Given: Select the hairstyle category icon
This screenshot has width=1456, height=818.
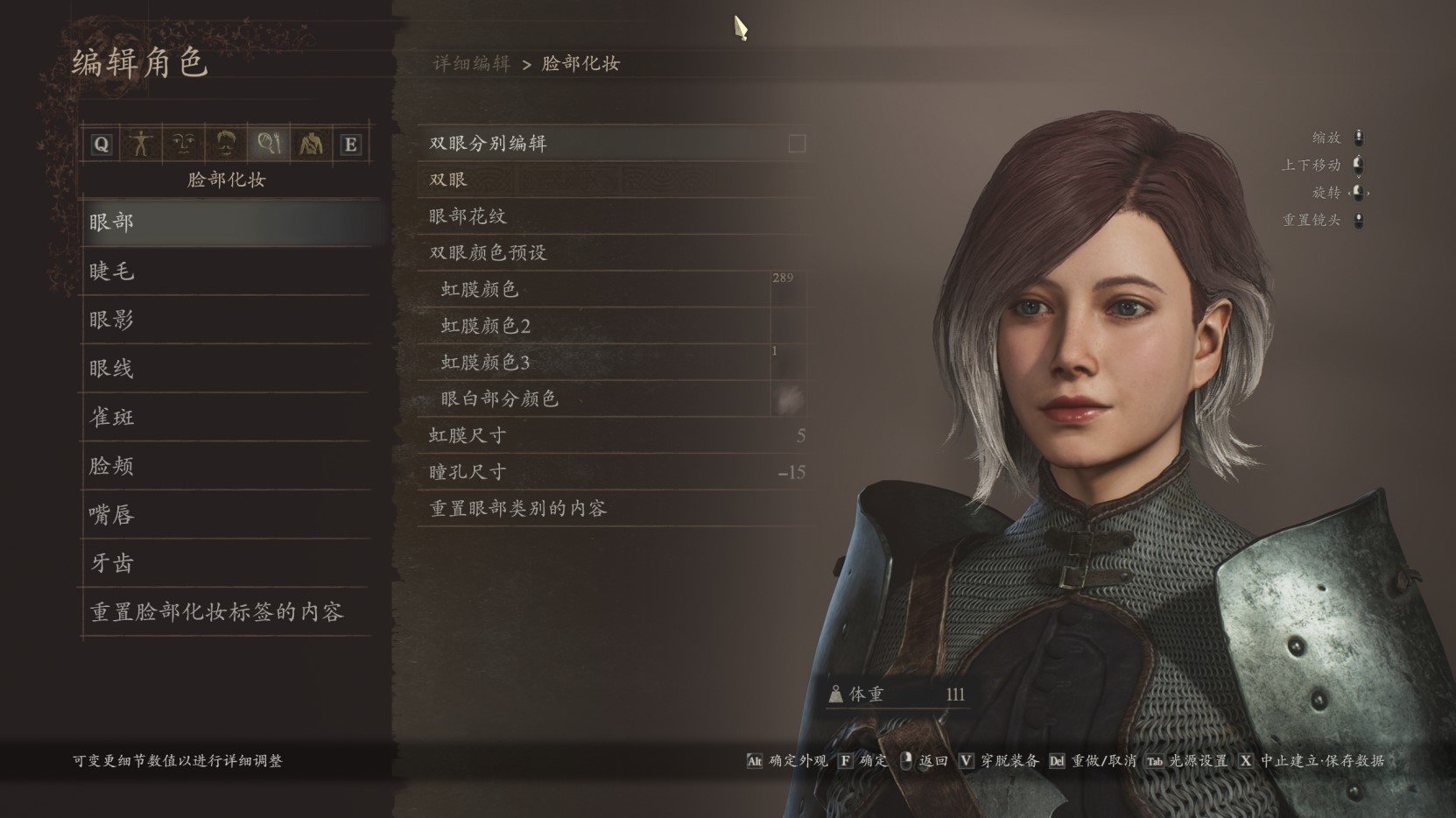Looking at the screenshot, I should pyautogui.click(x=228, y=145).
